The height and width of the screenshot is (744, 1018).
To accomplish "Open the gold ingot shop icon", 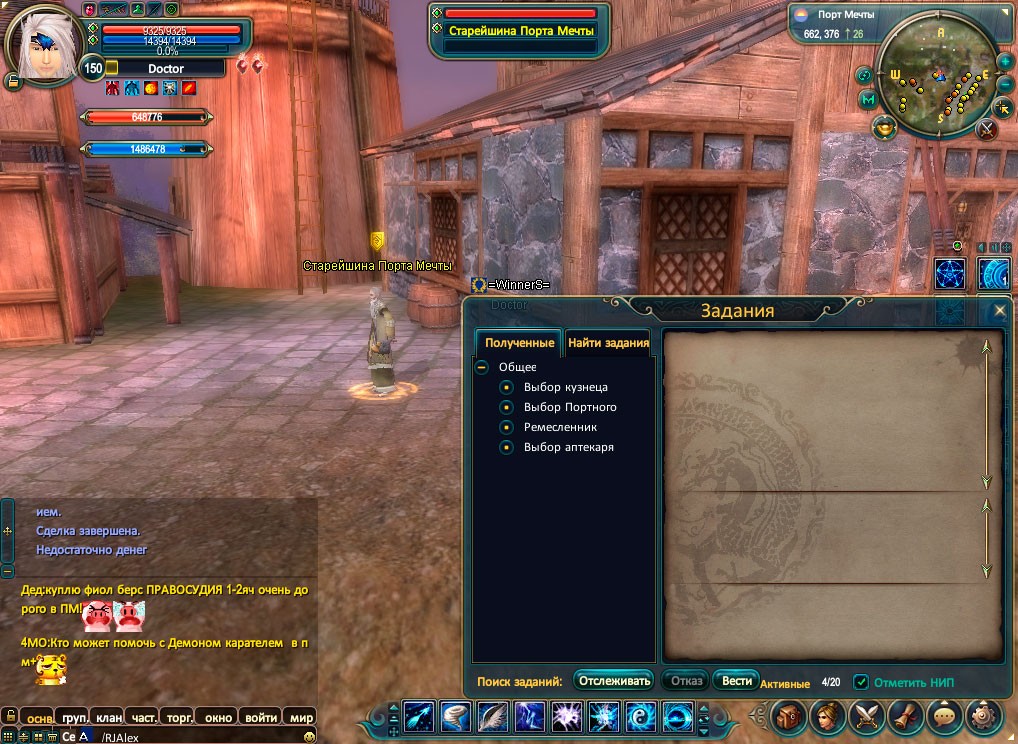I will (884, 127).
